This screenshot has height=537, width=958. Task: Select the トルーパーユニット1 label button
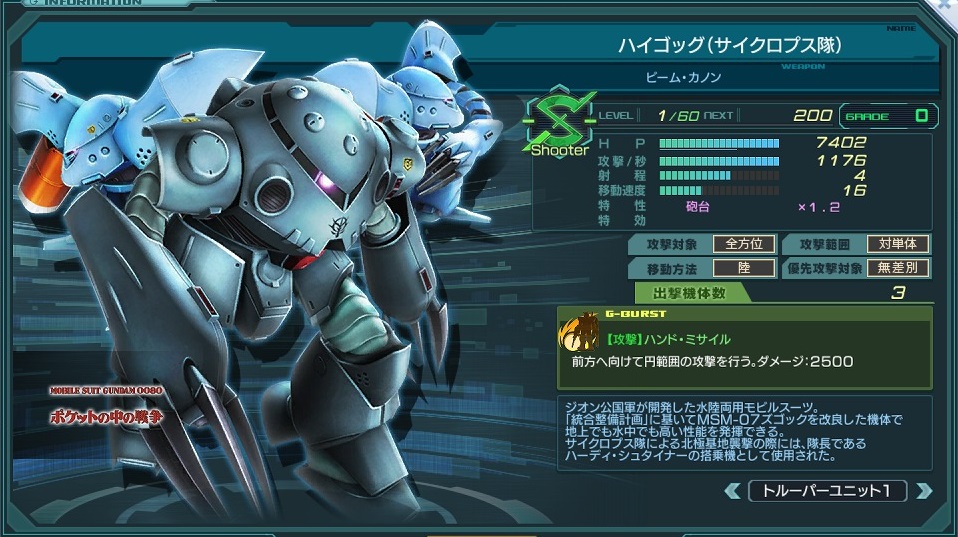[x=828, y=491]
